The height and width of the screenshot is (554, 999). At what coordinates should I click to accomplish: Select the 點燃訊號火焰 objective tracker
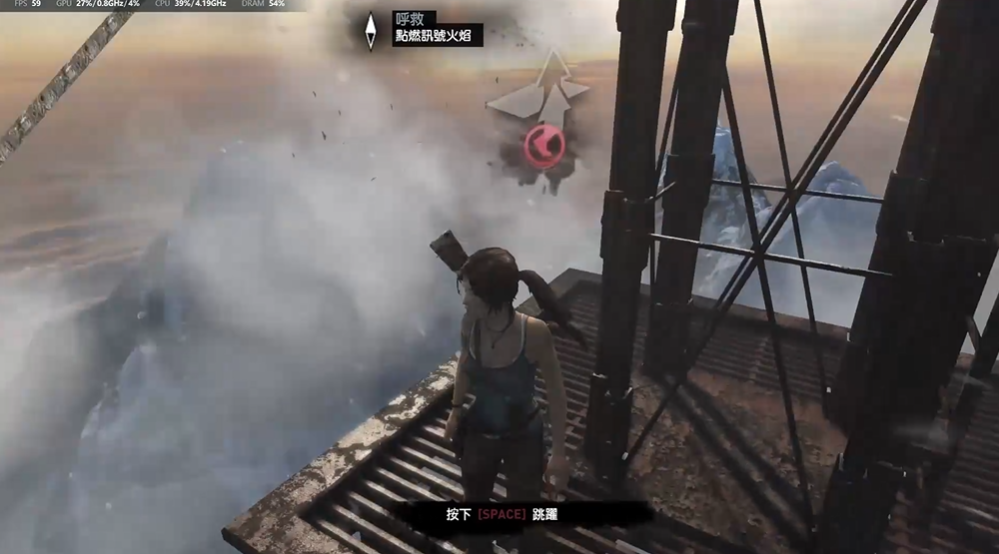438,36
